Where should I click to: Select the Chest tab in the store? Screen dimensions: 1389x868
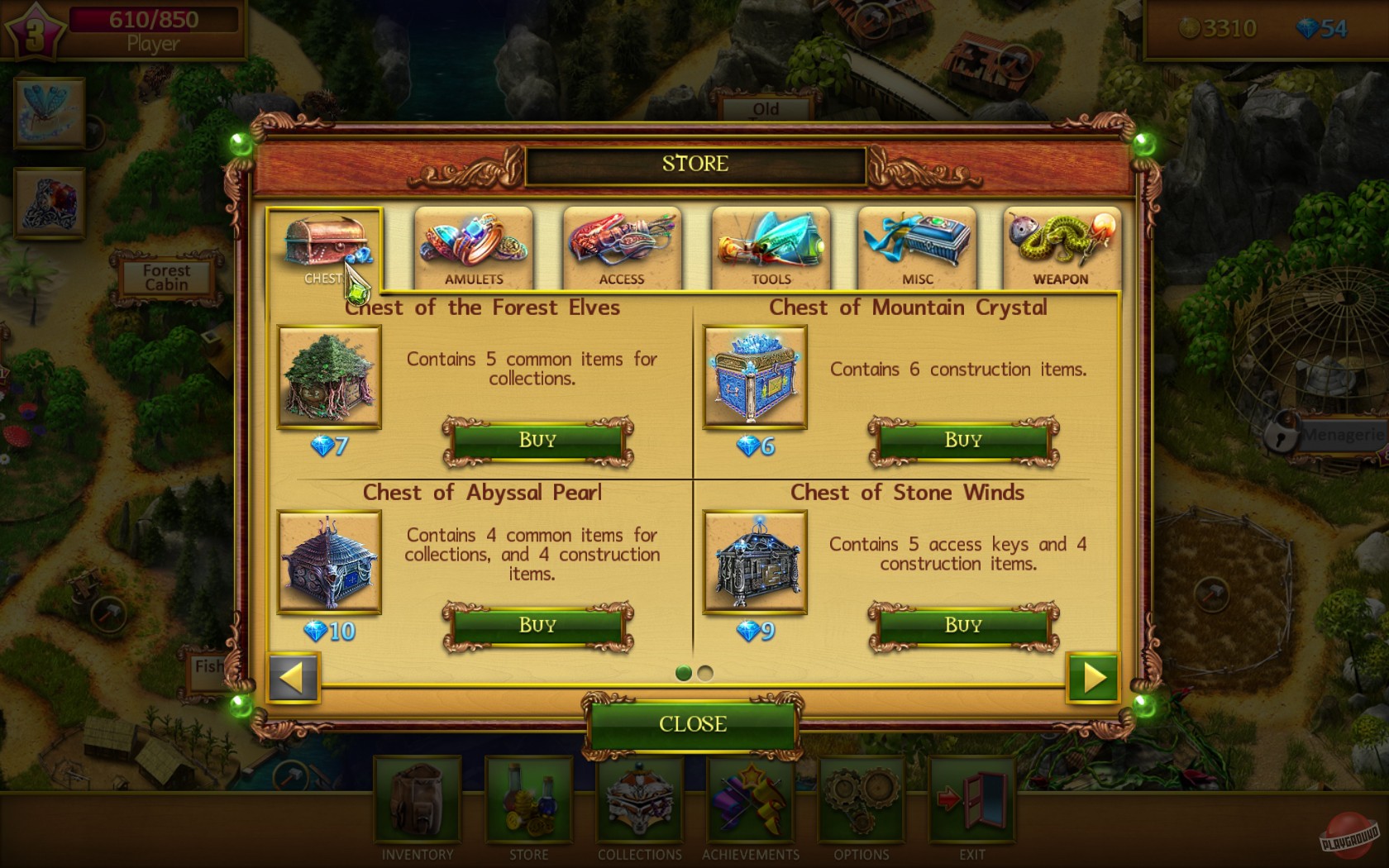[x=324, y=244]
